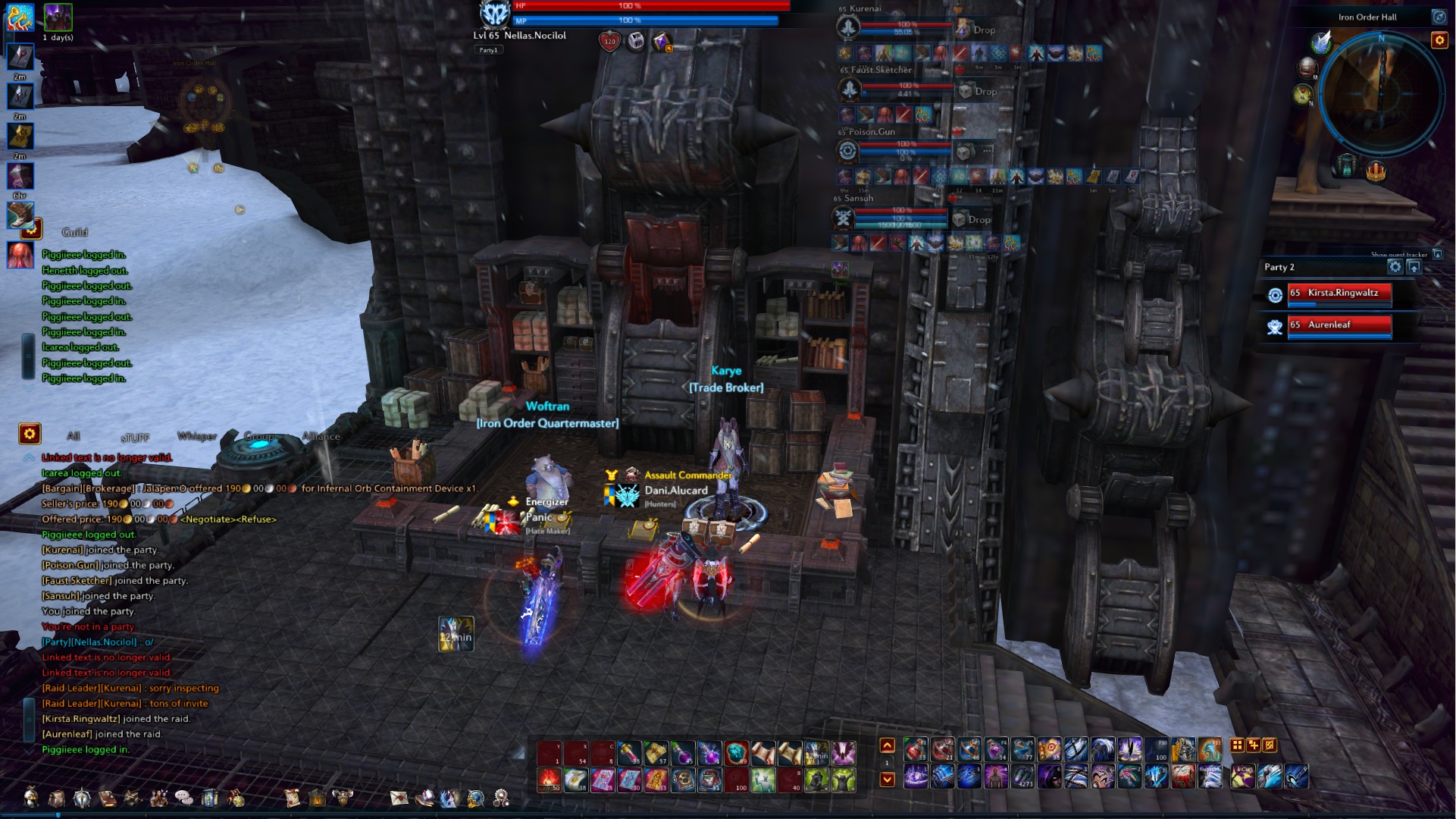Open the mail envelope icon
This screenshot has width=1456, height=819.
399,798
